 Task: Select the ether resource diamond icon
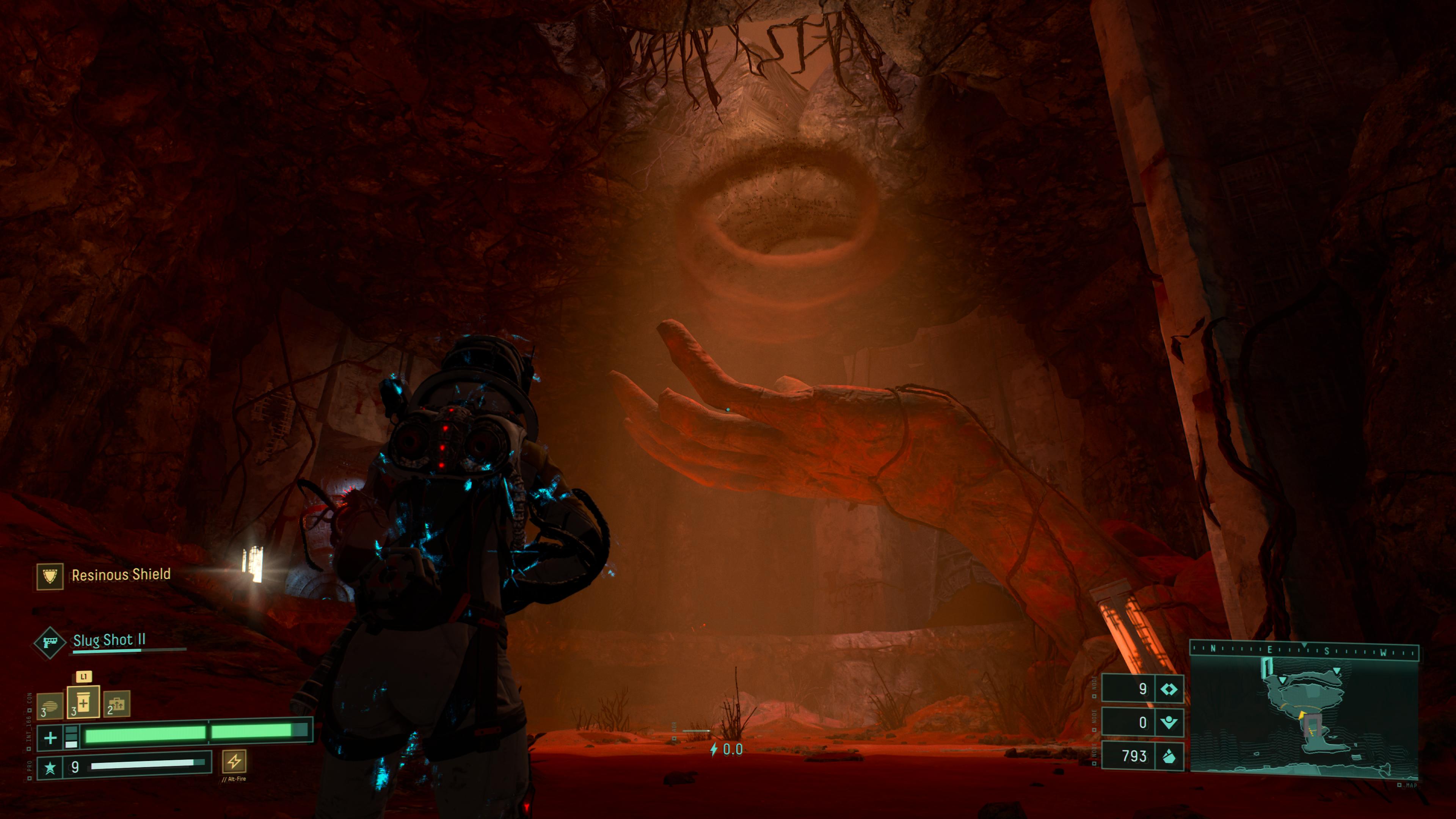pyautogui.click(x=1169, y=689)
